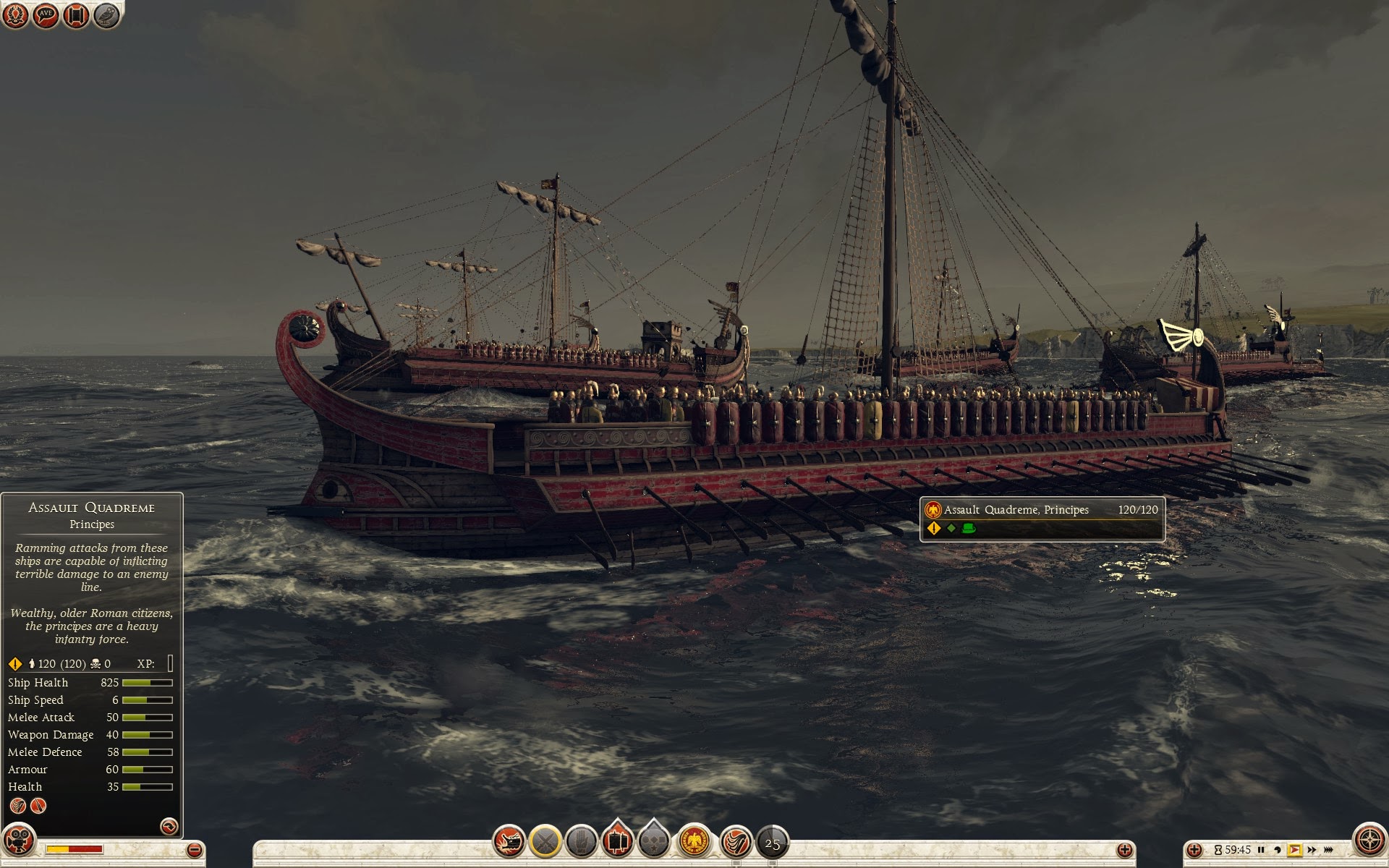Set battle to normal play speed
Image resolution: width=1389 pixels, height=868 pixels.
(1295, 850)
